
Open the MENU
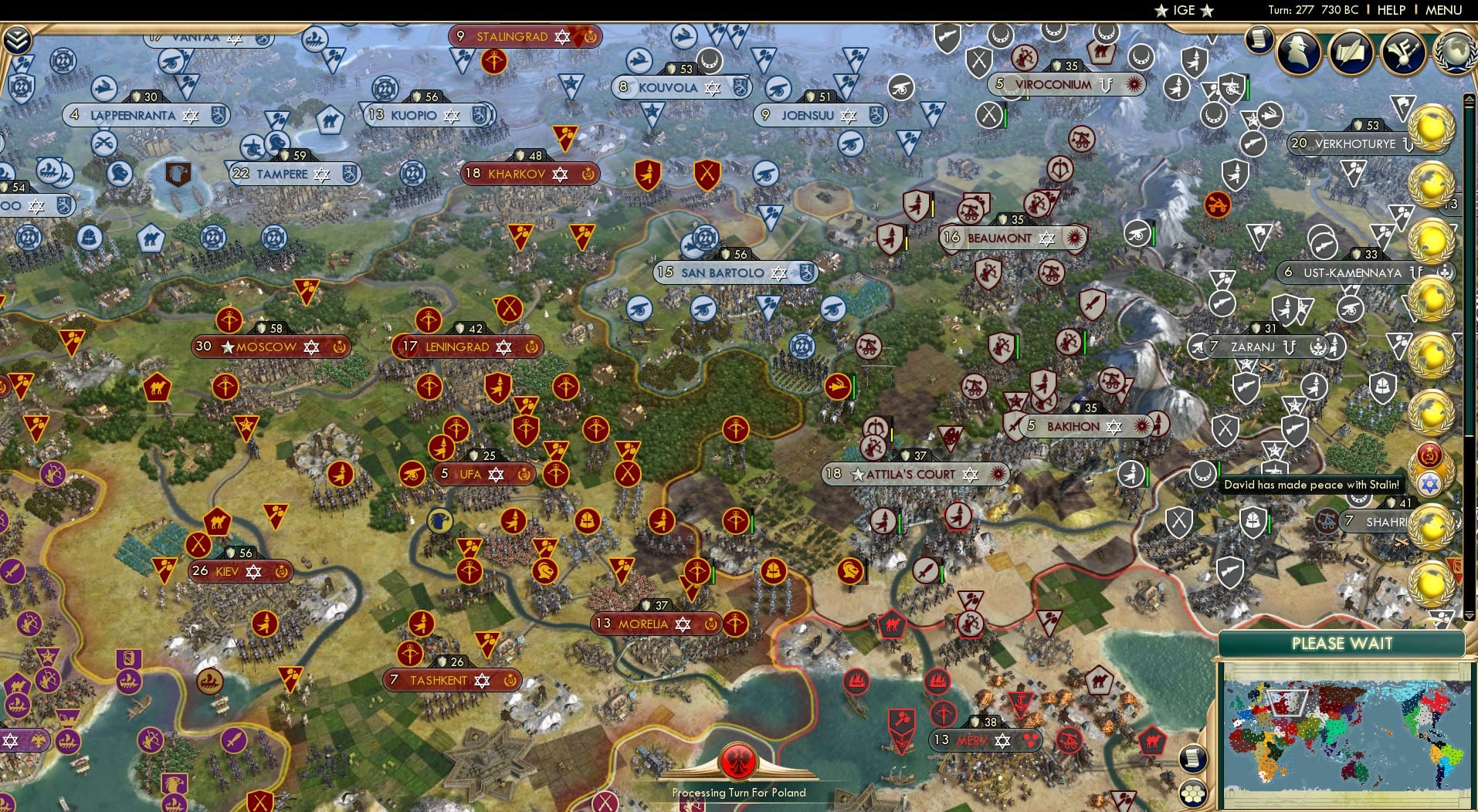(1445, 10)
